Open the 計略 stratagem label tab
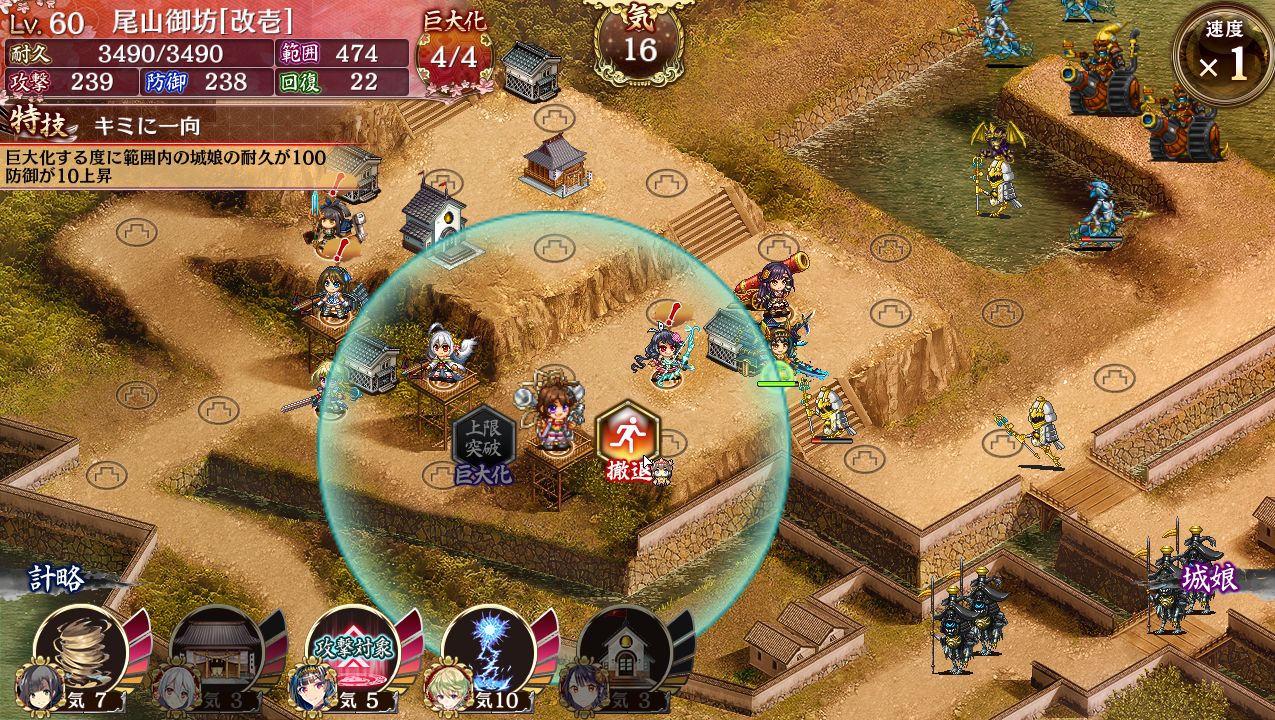The width and height of the screenshot is (1275, 720). coord(58,578)
